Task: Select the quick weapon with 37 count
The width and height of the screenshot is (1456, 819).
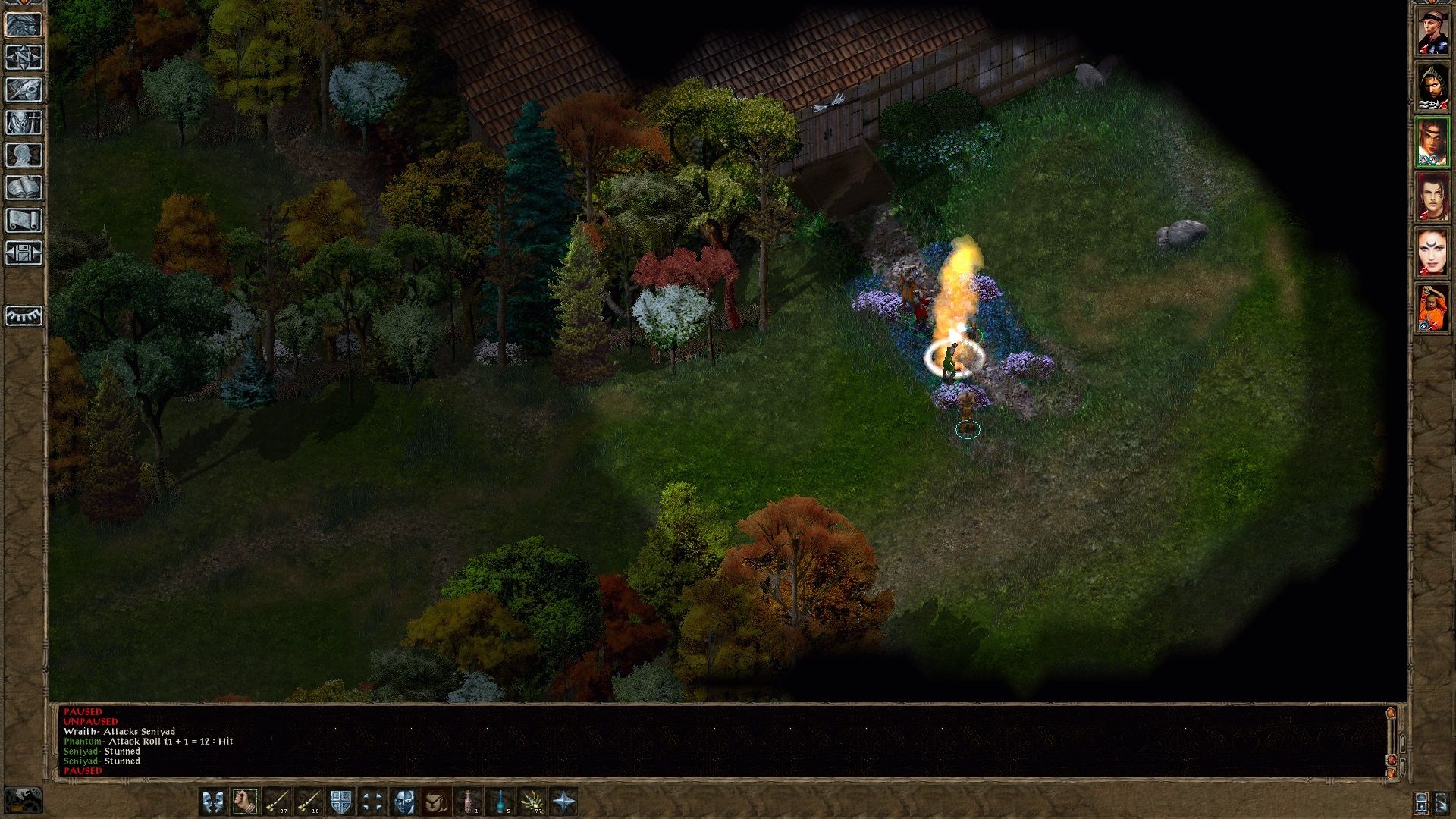Action: click(x=277, y=802)
